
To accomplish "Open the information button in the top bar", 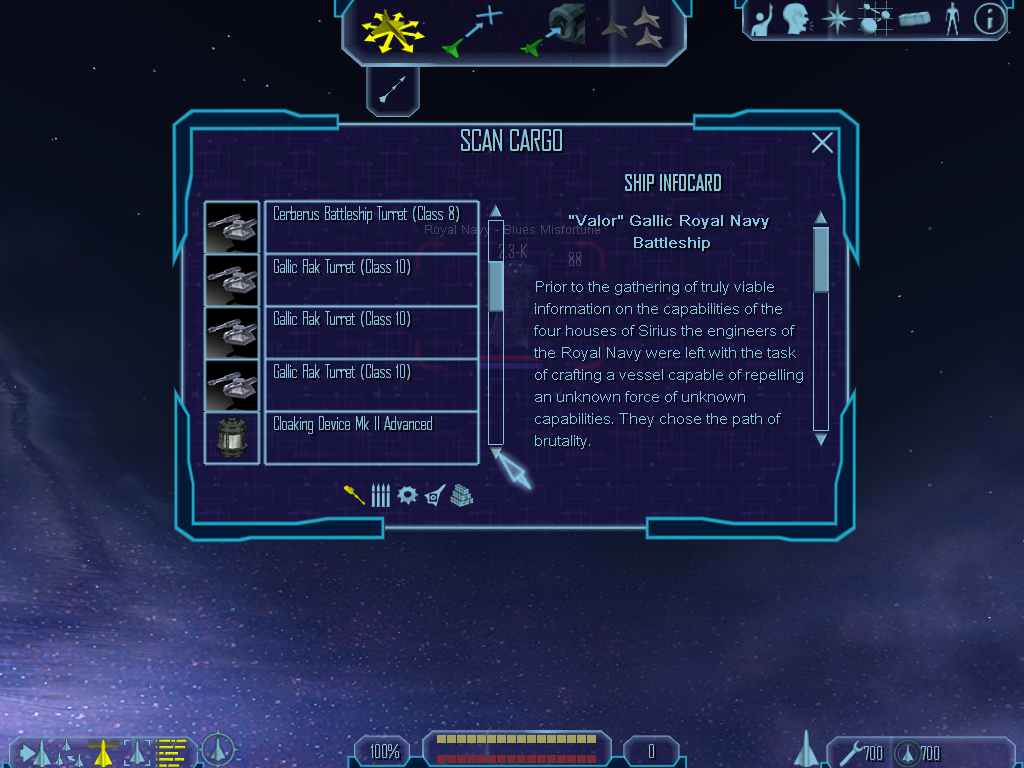I will point(989,19).
